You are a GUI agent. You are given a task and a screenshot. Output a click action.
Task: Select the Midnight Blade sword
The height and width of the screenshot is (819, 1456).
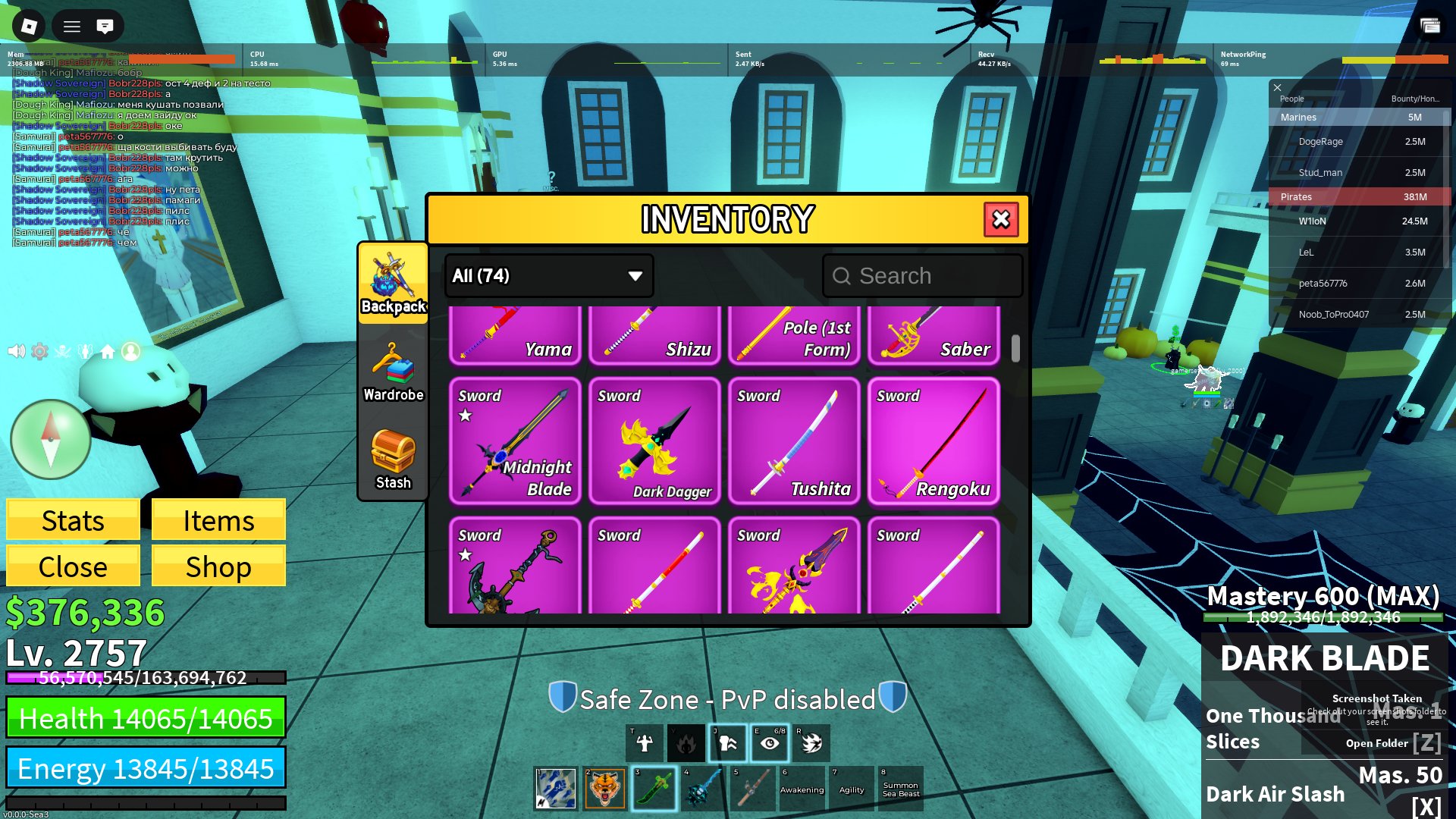pos(515,441)
